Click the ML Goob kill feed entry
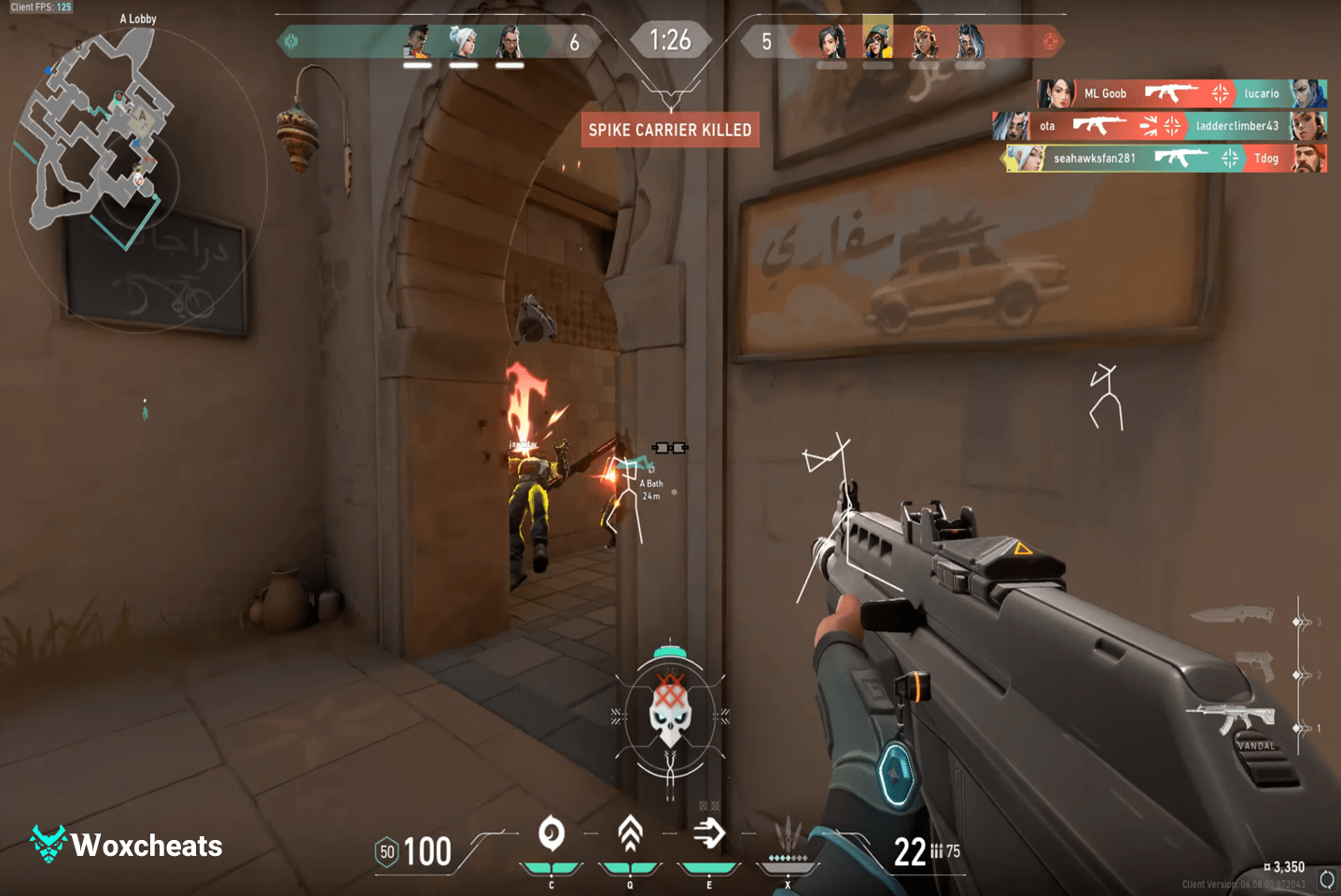 coord(1181,93)
